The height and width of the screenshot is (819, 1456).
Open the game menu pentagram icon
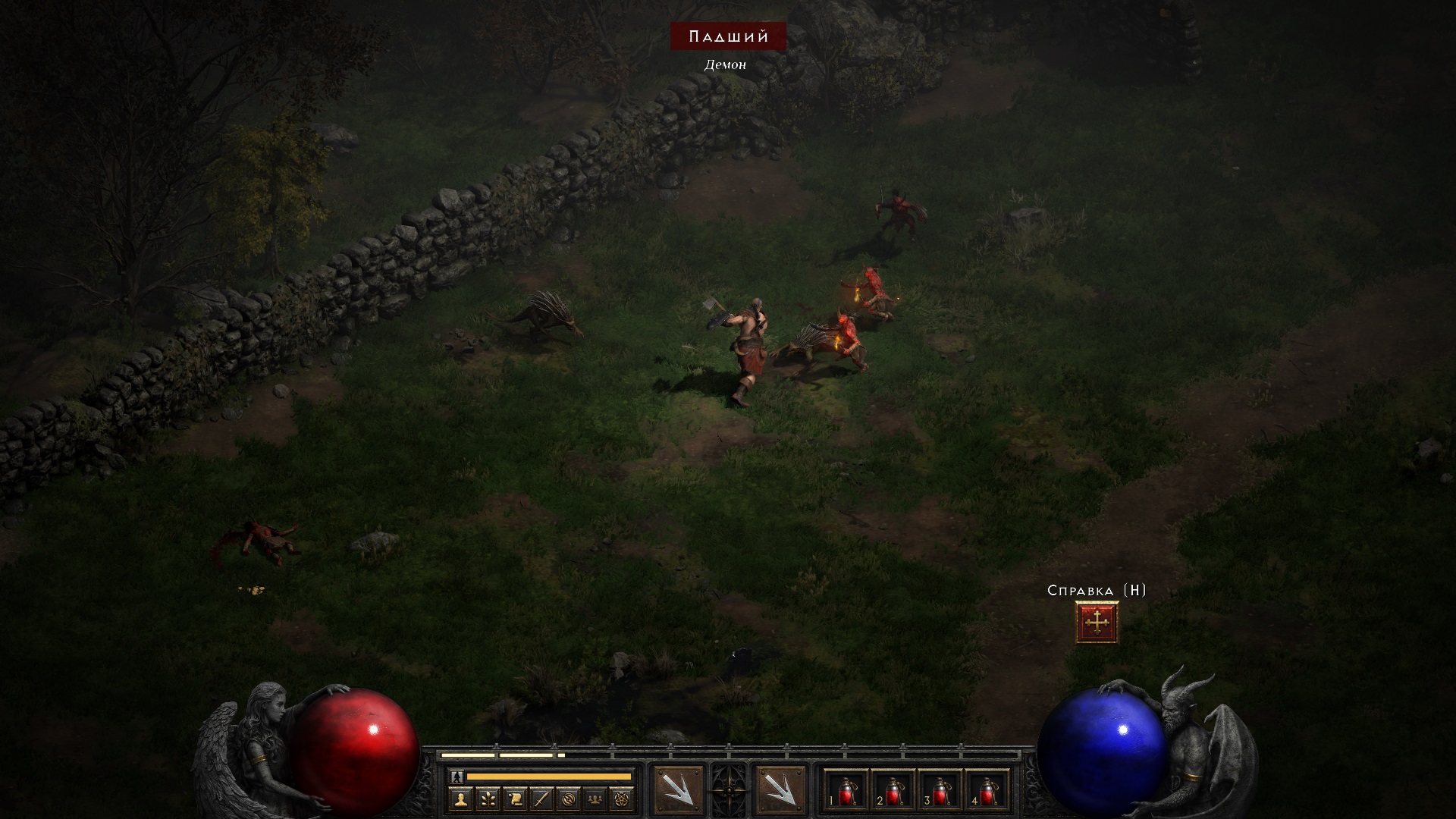pyautogui.click(x=623, y=799)
